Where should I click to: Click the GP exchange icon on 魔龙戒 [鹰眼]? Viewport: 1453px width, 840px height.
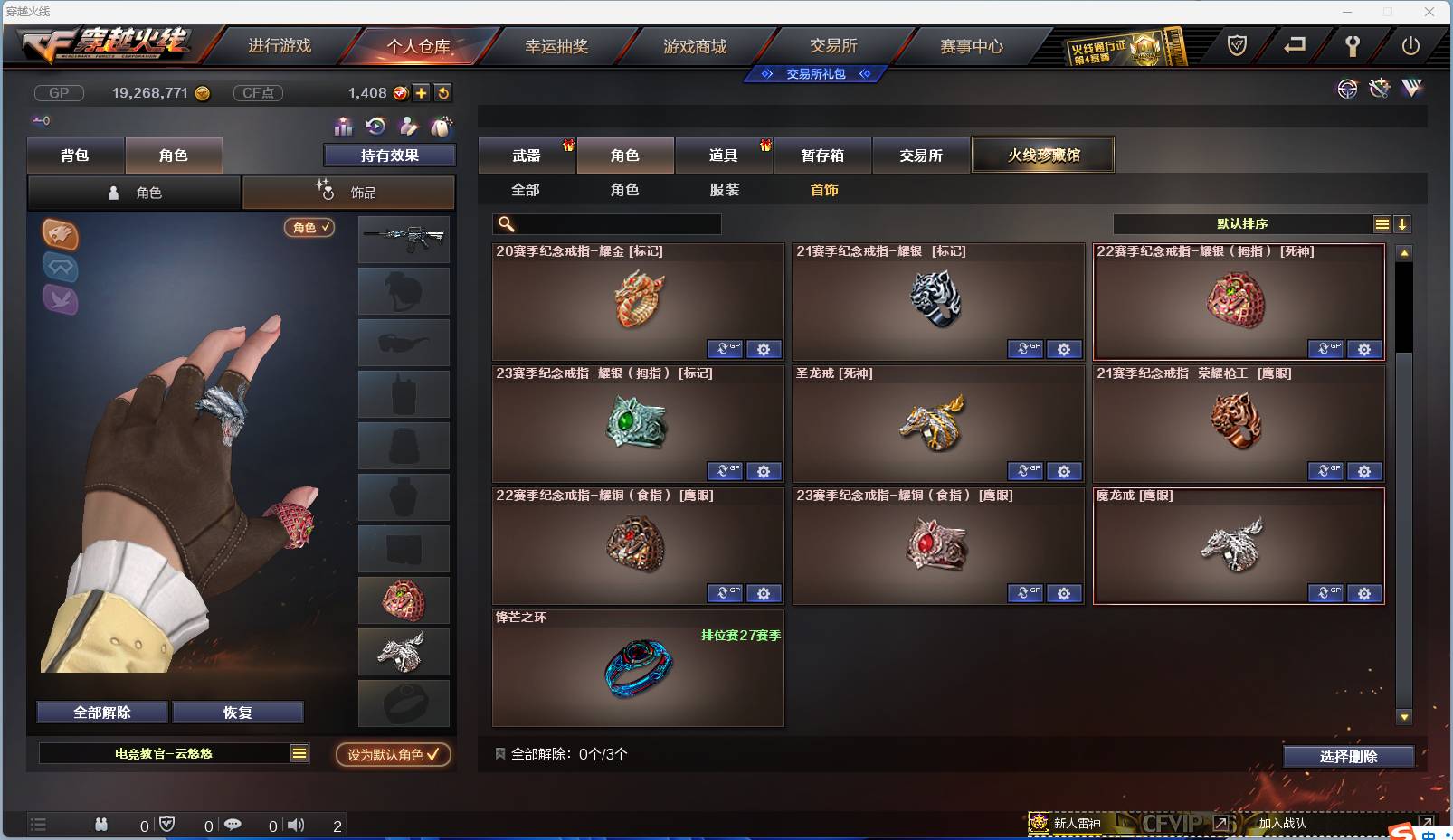click(1326, 593)
